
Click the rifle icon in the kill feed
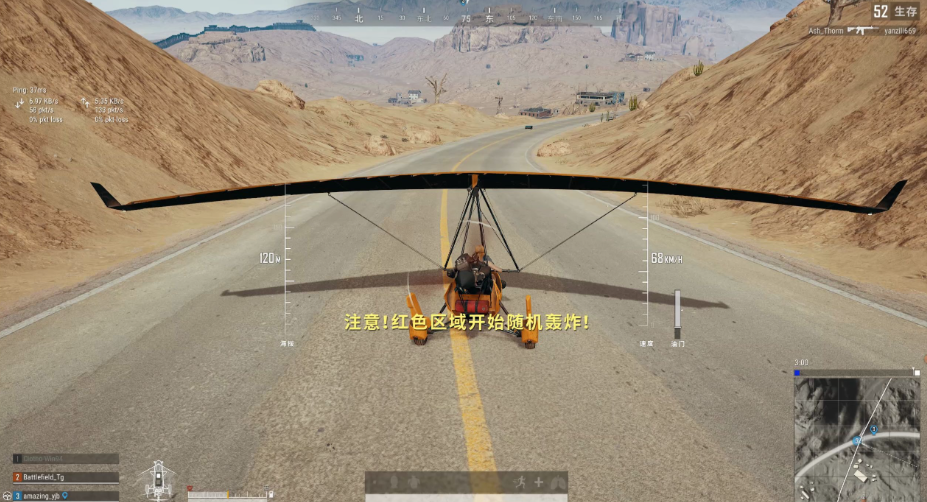pos(862,31)
